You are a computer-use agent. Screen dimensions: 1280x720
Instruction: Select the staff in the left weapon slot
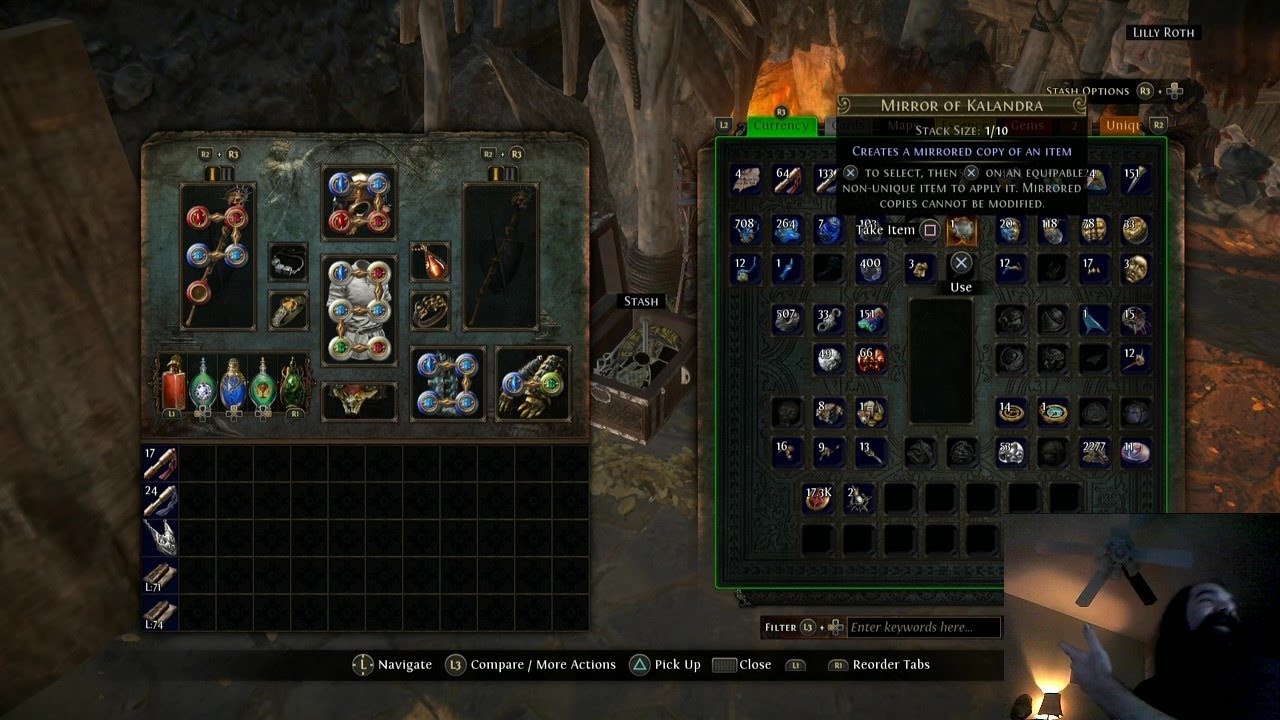point(217,256)
